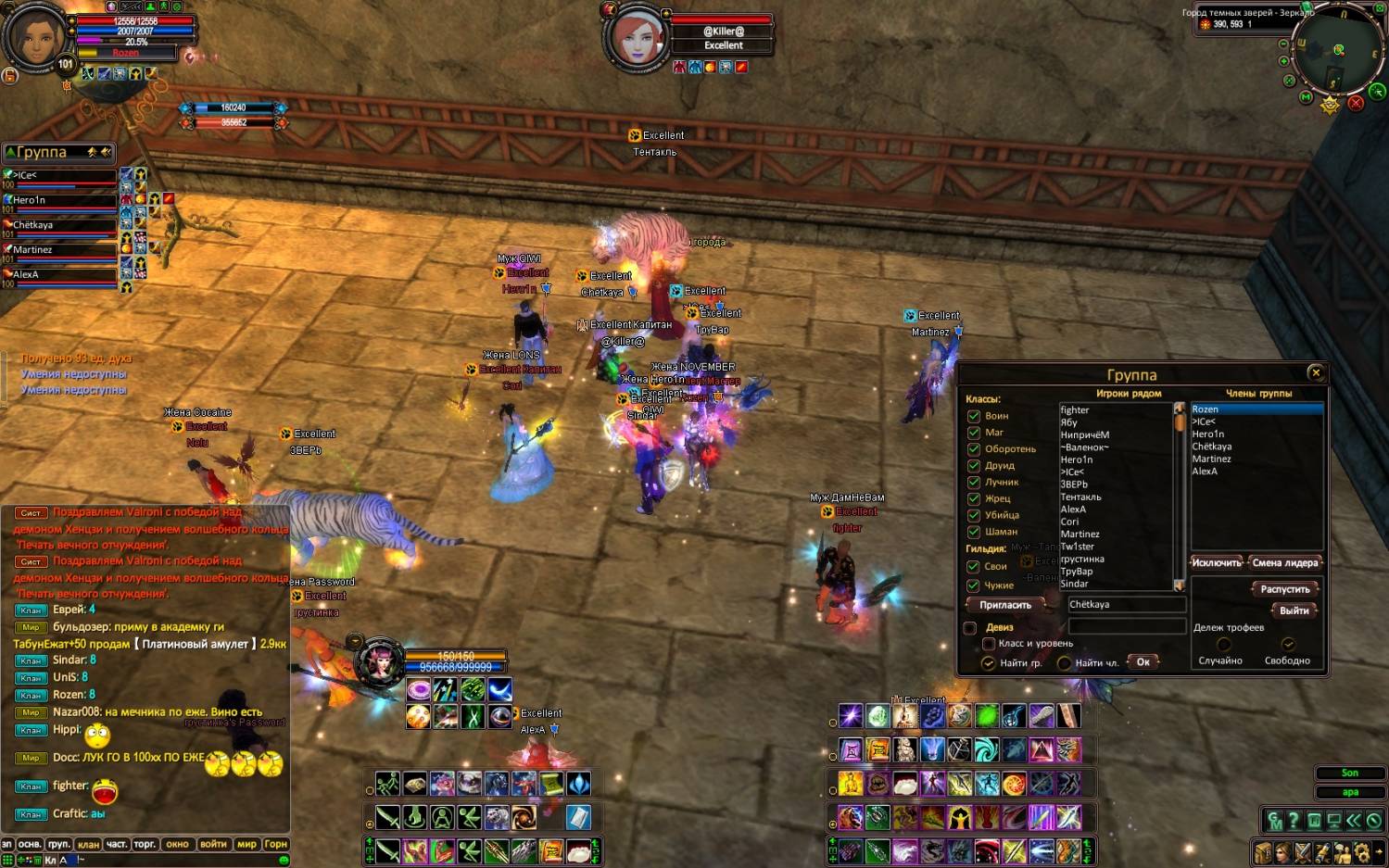Select Hero1n in the party frame

(x=60, y=200)
